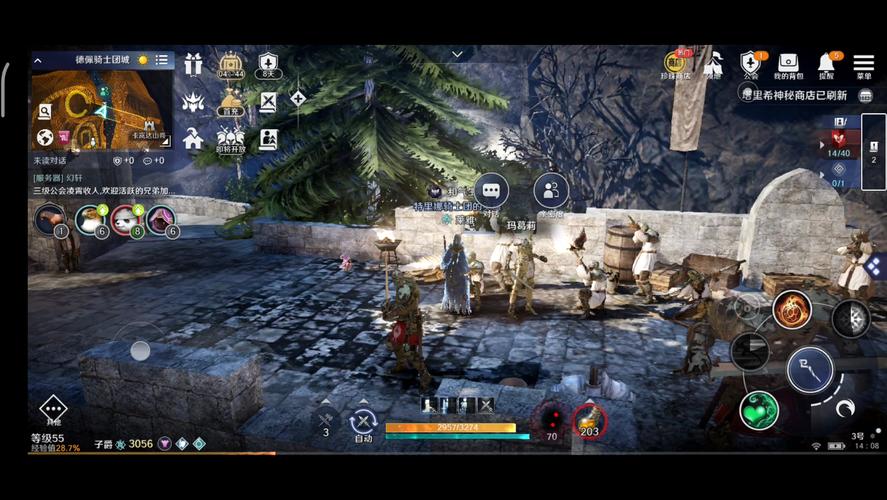Open the backpack (我的背包)
The width and height of the screenshot is (887, 500).
(x=788, y=65)
